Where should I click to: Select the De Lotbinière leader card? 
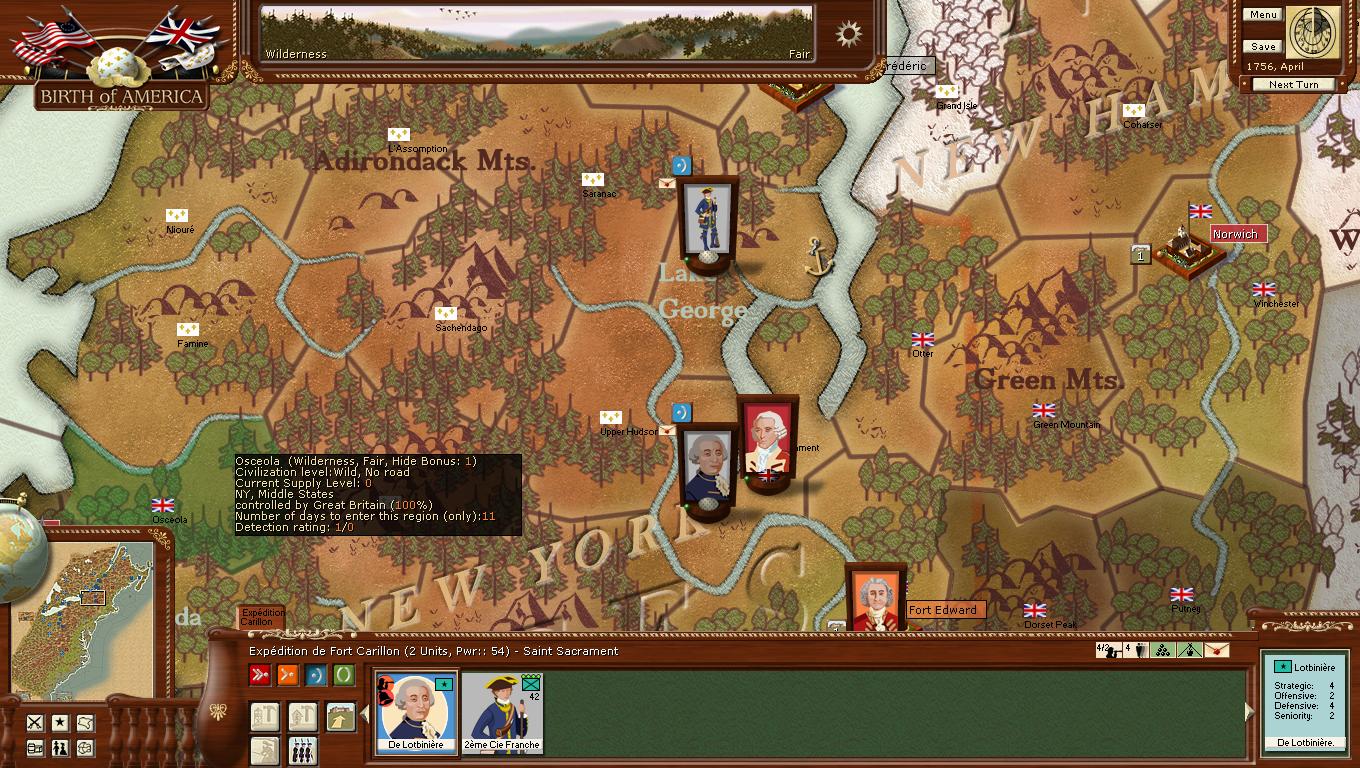pyautogui.click(x=416, y=712)
